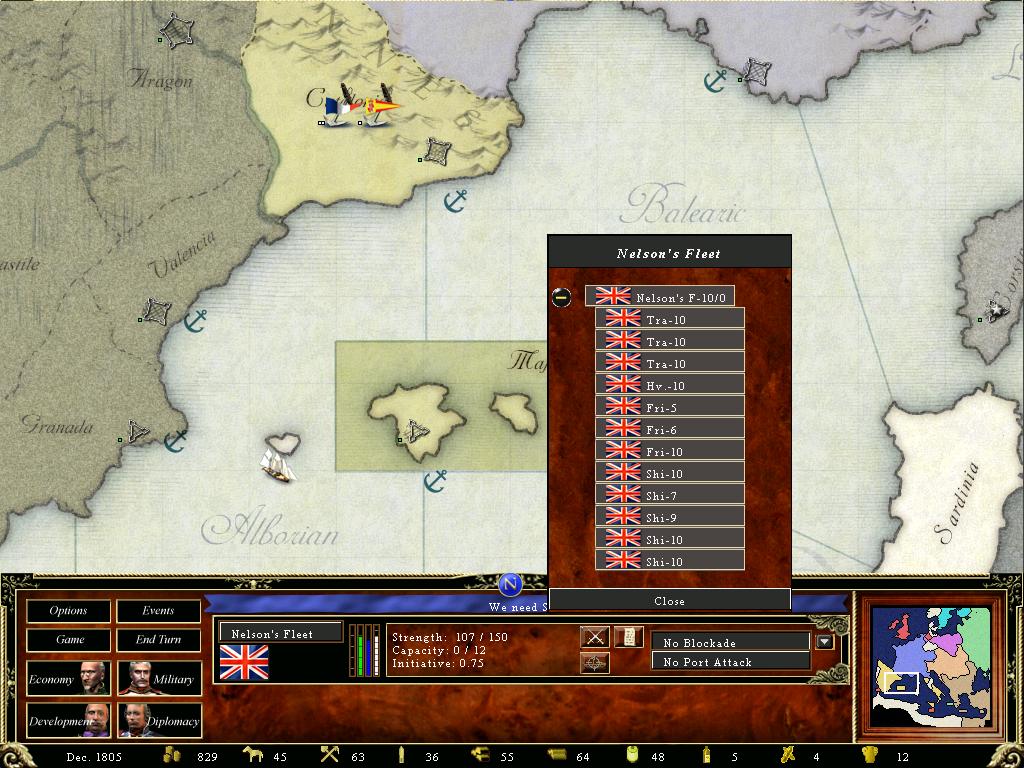Open the blockade orders dropdown arrow
The height and width of the screenshot is (768, 1024).
point(825,642)
